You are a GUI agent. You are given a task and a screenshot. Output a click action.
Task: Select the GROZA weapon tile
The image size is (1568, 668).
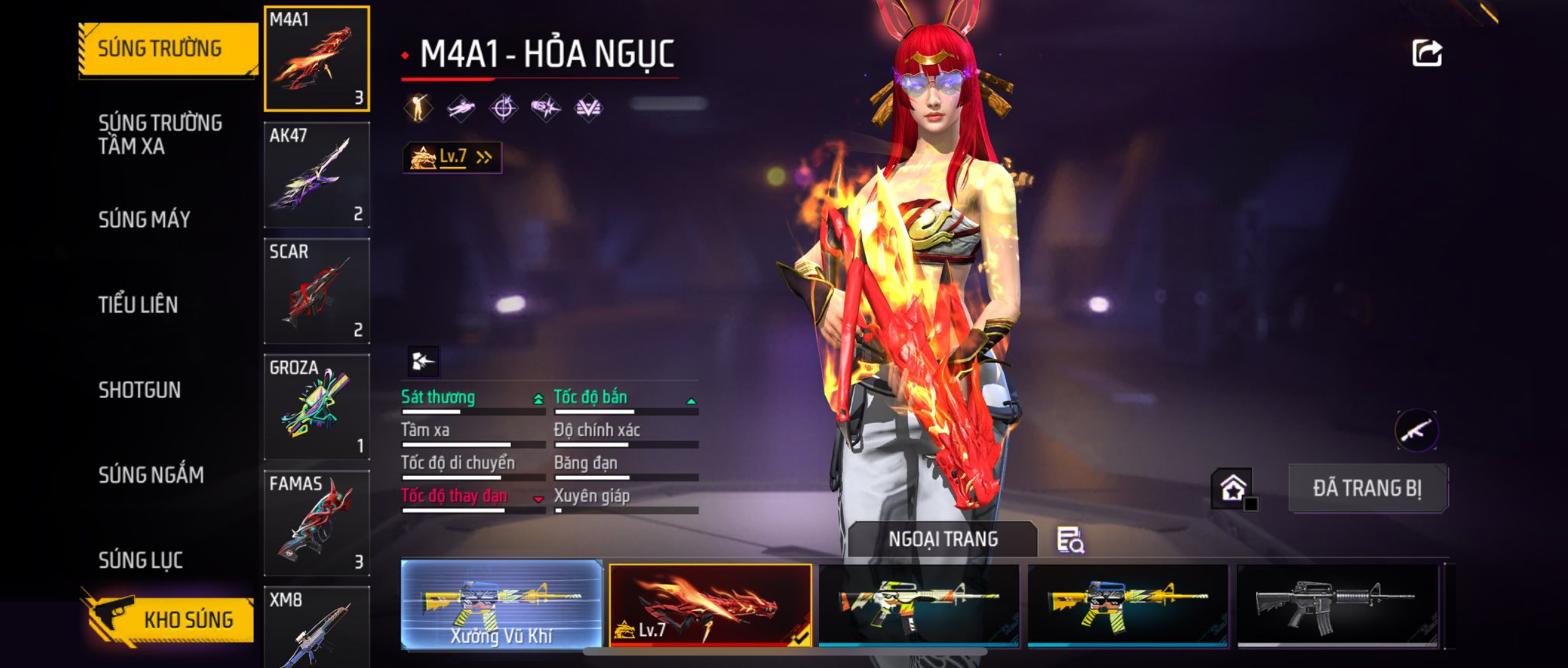(316, 407)
